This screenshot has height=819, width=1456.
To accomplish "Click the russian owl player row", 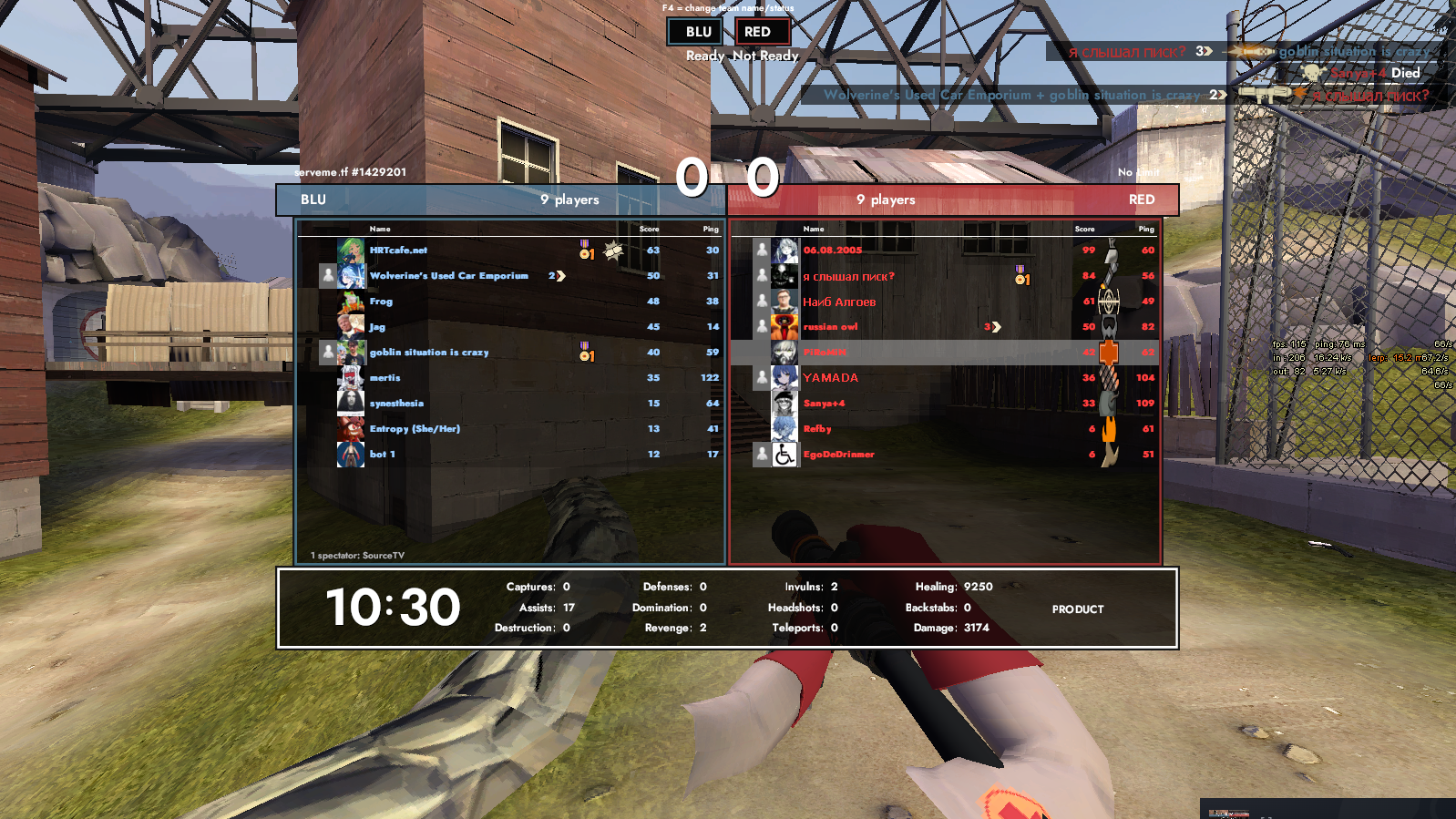I will 830,327.
